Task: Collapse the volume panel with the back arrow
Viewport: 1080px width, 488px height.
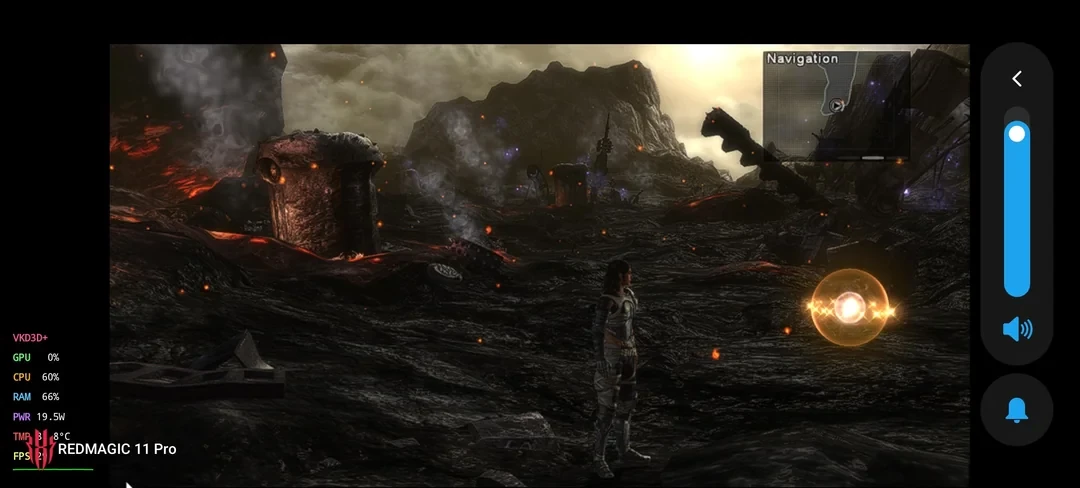Action: coord(1016,79)
